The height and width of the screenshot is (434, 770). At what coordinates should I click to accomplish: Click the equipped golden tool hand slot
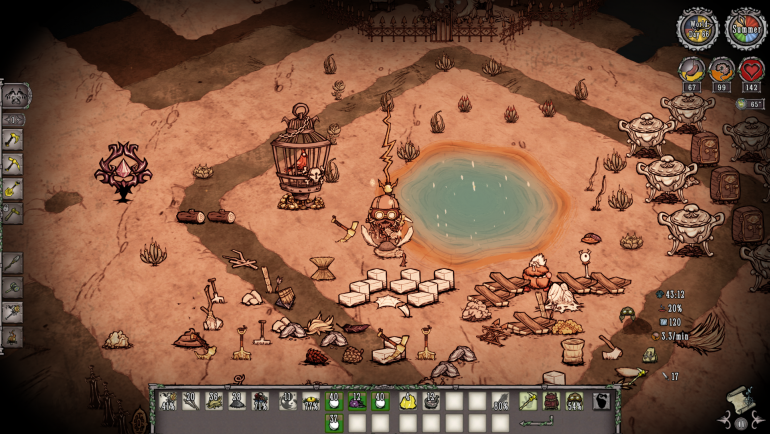[527, 402]
